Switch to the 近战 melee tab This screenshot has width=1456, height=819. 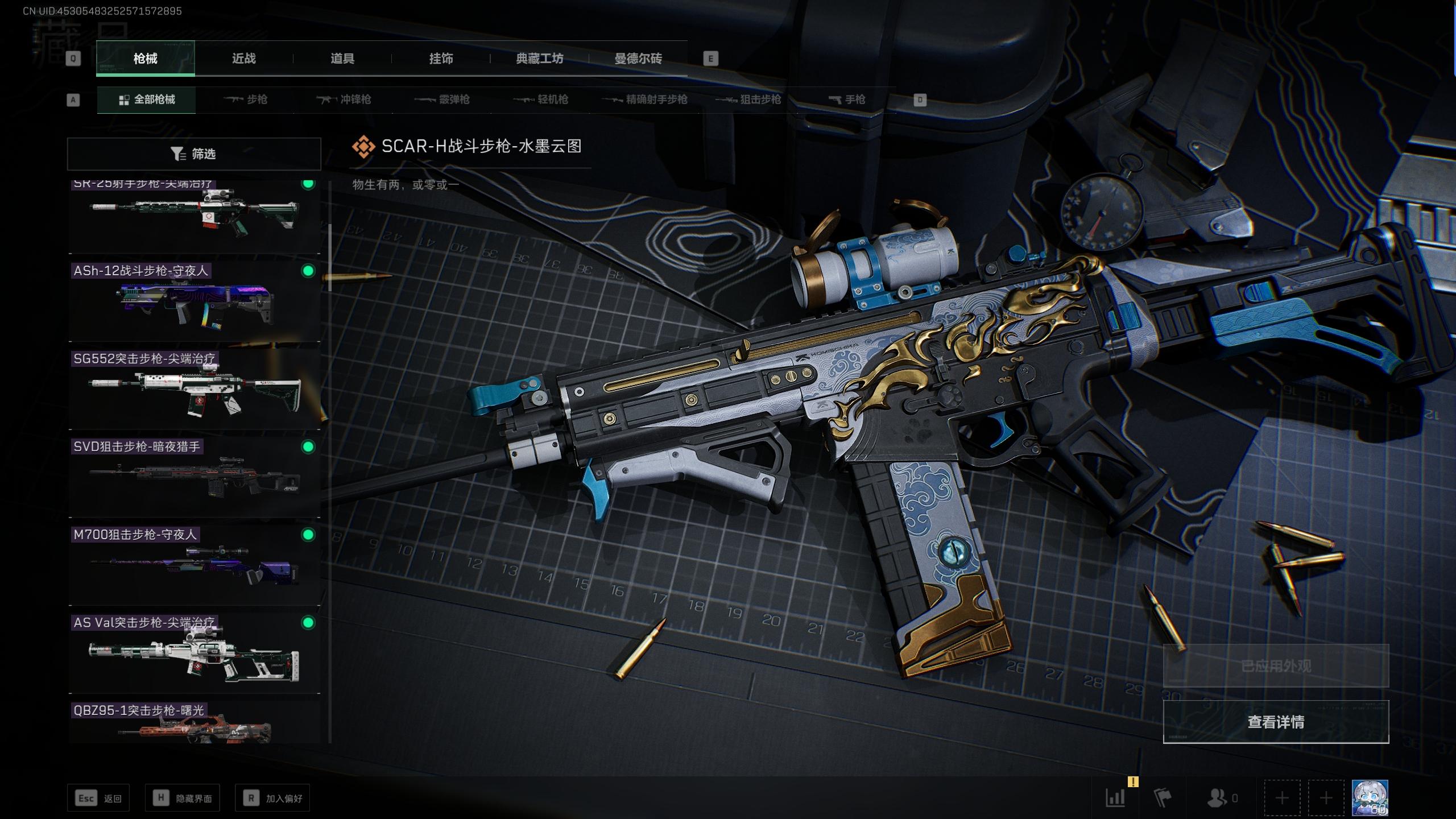pos(243,59)
